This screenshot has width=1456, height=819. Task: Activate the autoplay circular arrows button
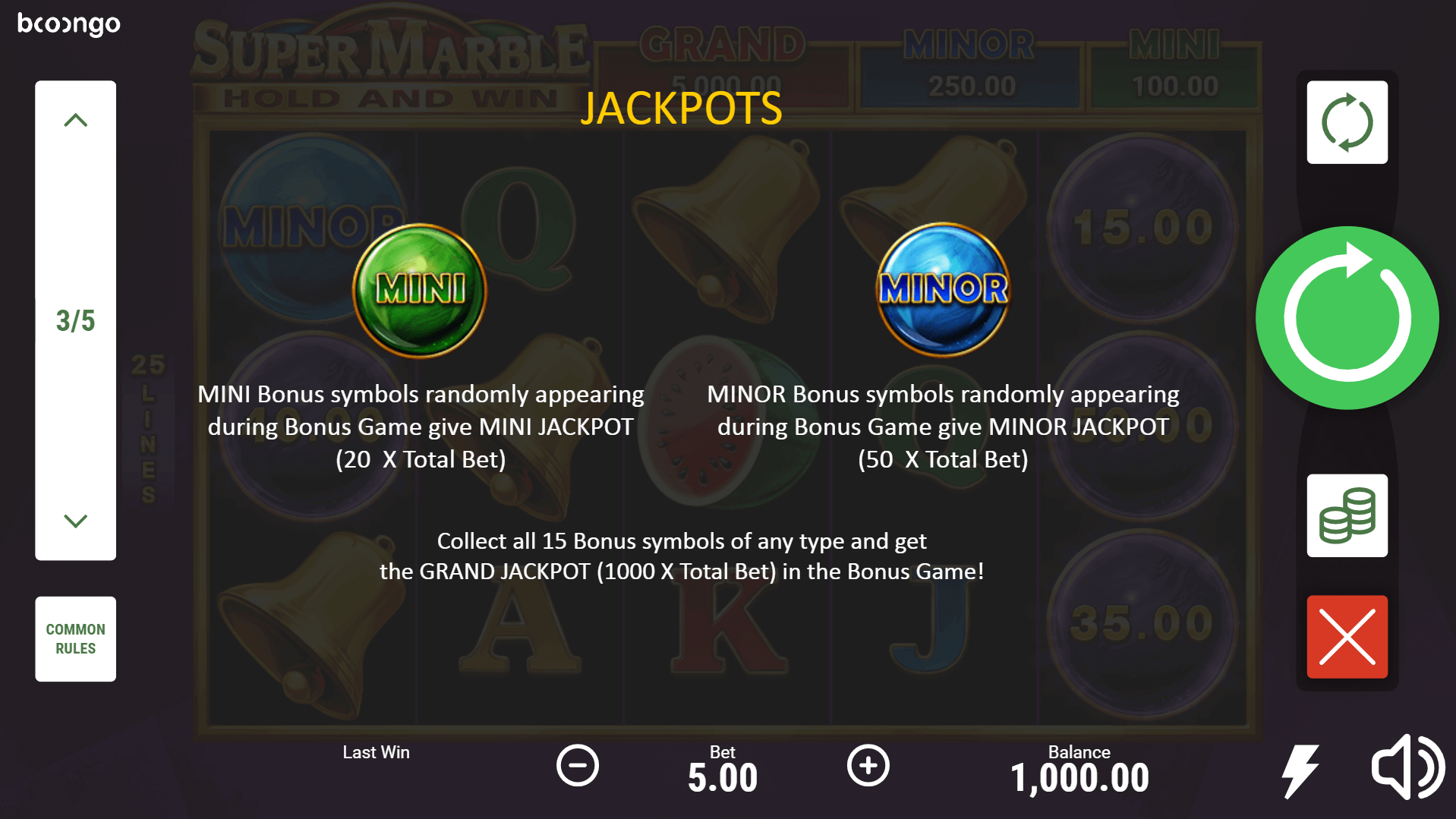1347,122
